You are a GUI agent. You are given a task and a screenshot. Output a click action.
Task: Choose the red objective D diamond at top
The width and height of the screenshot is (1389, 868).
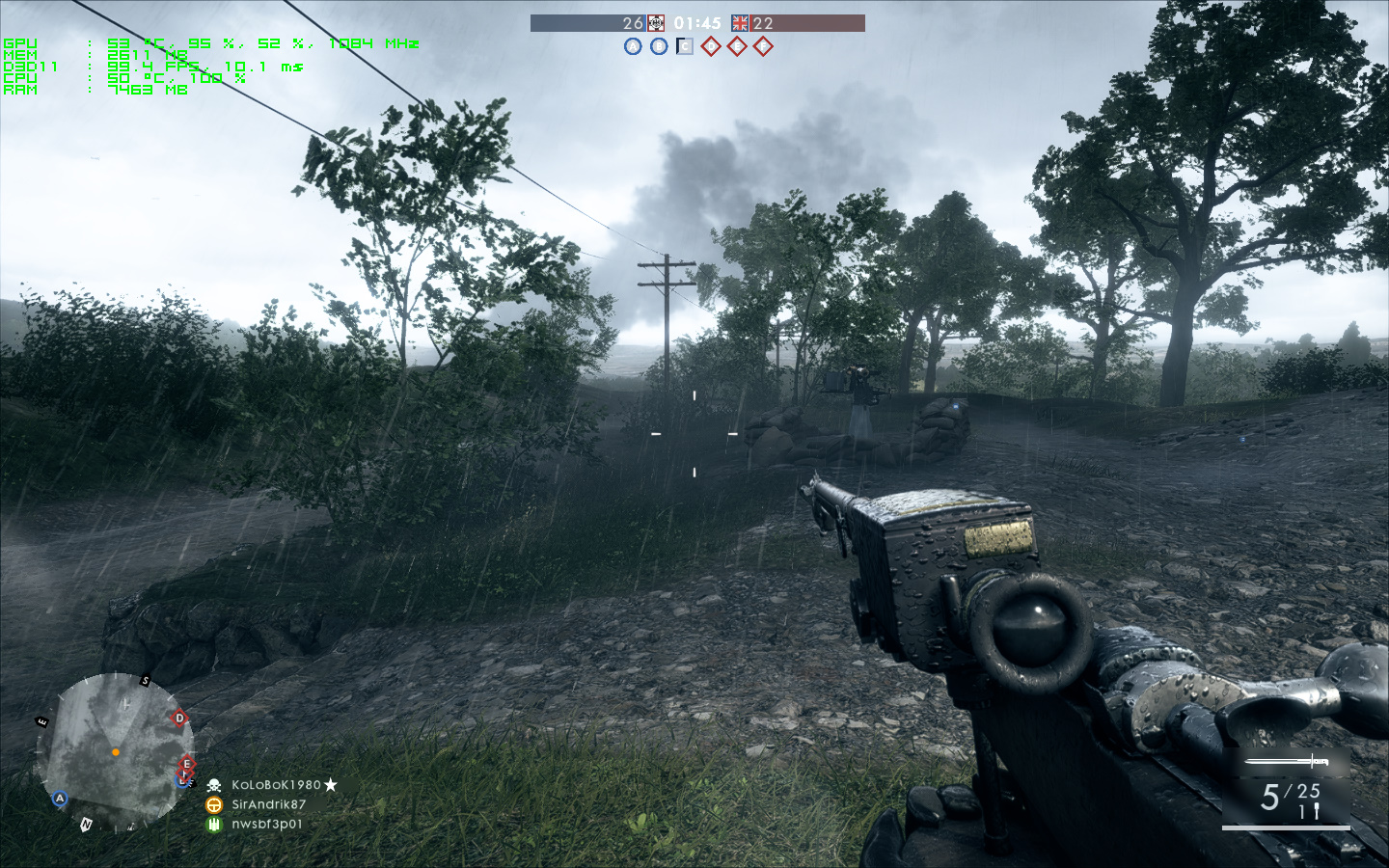tap(711, 46)
